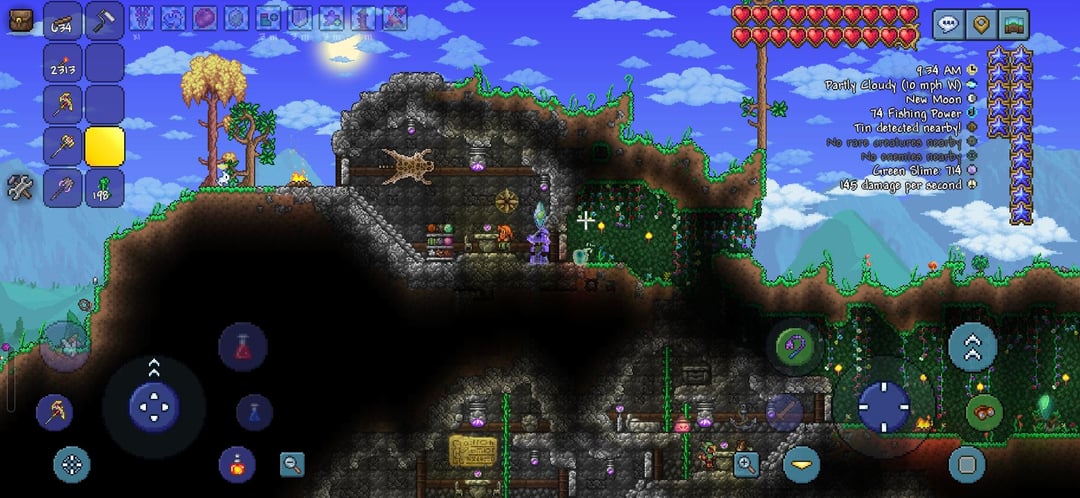Tap the double-arrow jump button
The width and height of the screenshot is (1080, 498).
tap(972, 347)
